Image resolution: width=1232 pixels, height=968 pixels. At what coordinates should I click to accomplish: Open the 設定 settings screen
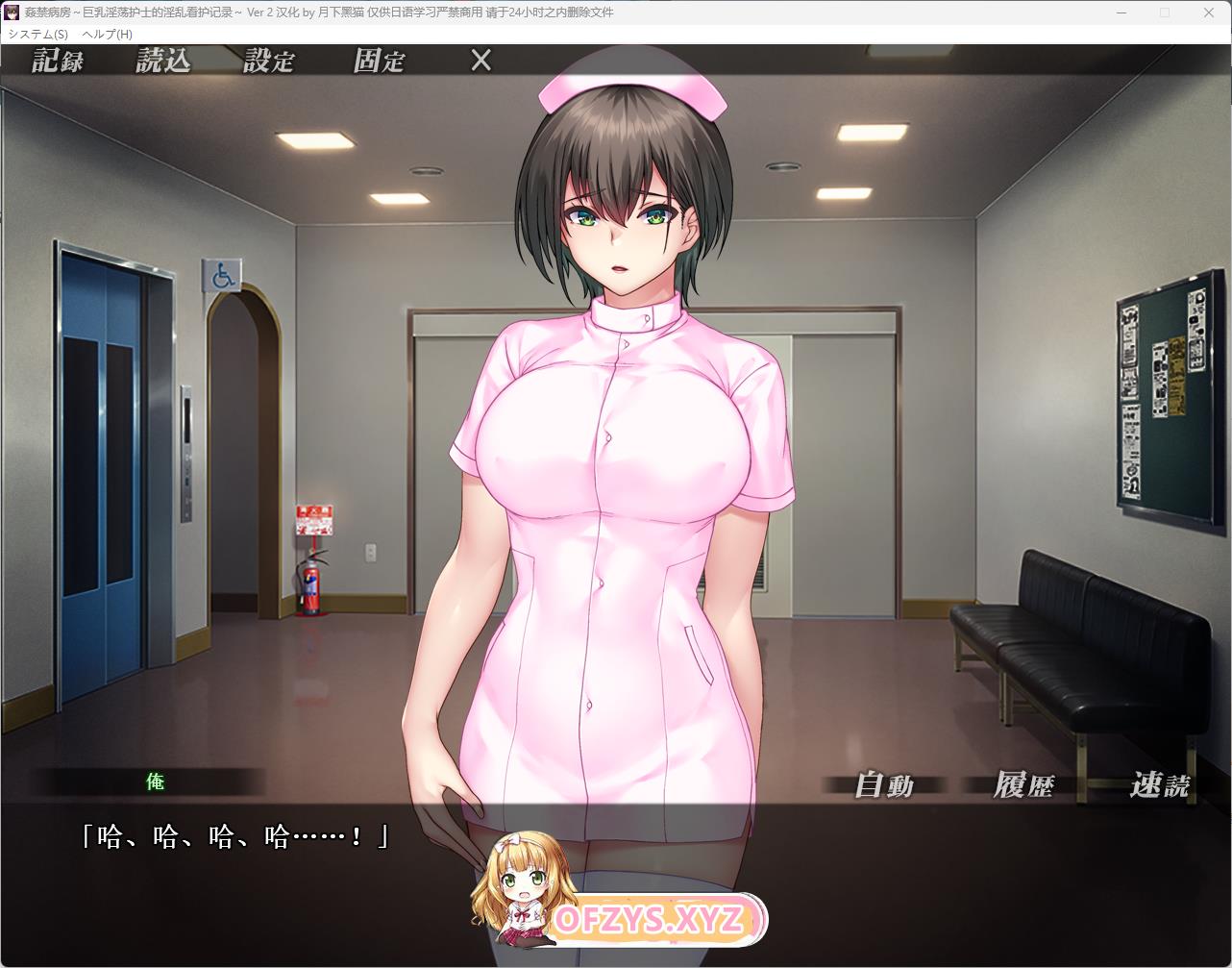[x=269, y=61]
